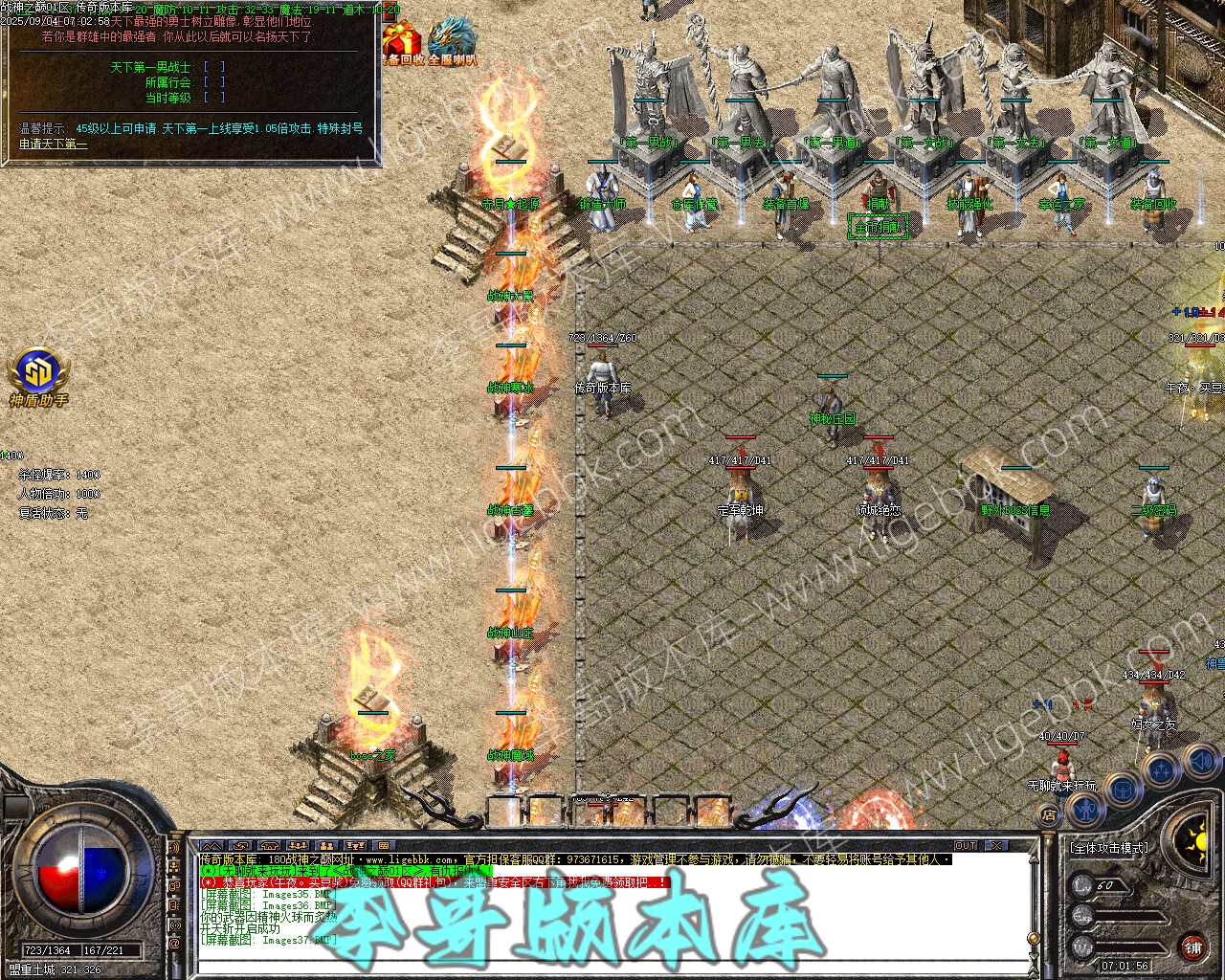Open the red 铺 stall button

pyautogui.click(x=1192, y=947)
